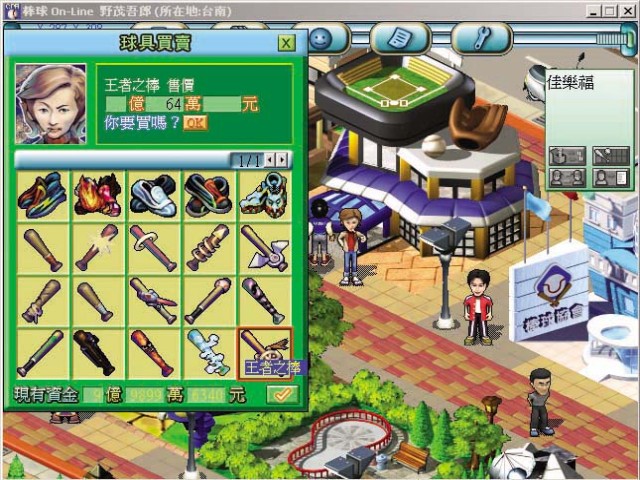
Task: Close the 球具買賣 shop panel
Action: 286,43
